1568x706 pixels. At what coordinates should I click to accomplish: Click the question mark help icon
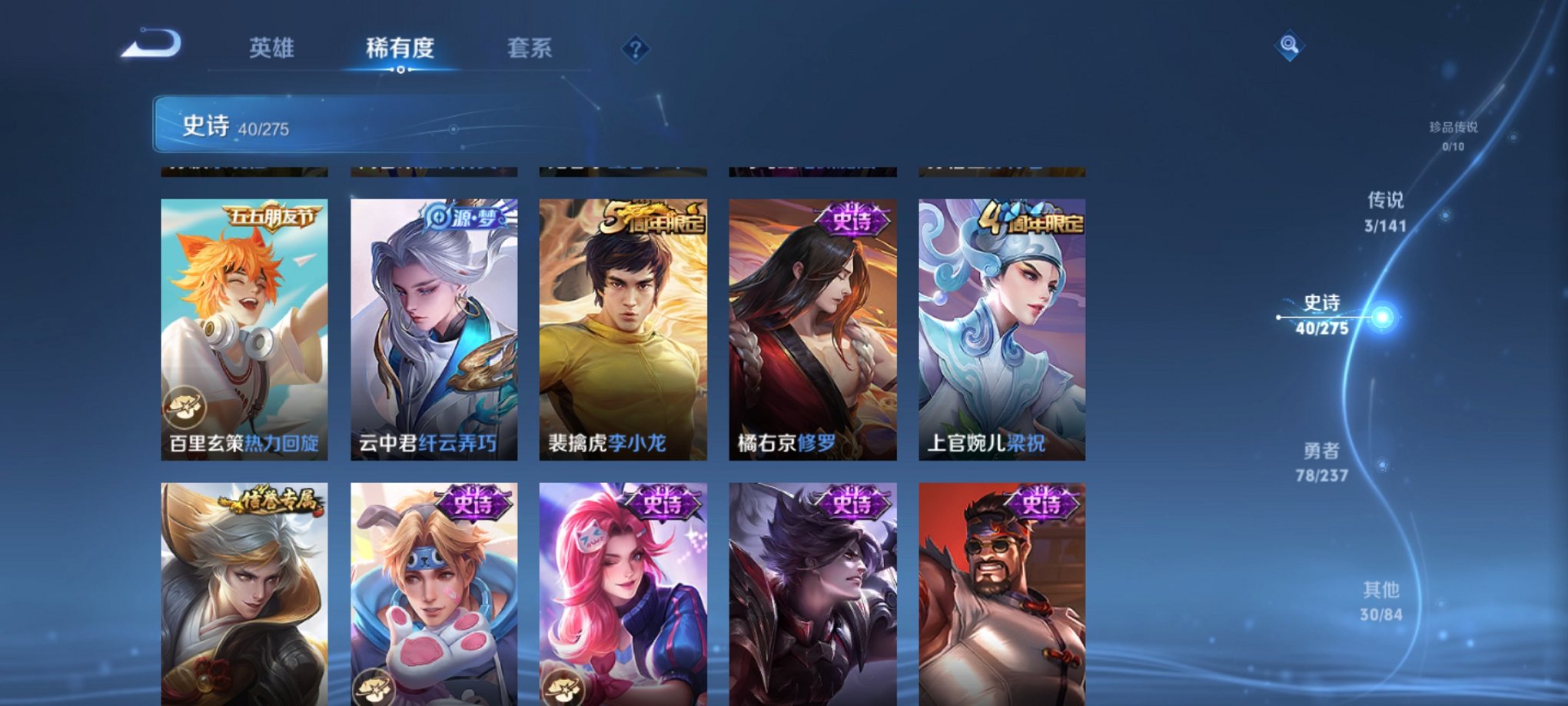635,49
